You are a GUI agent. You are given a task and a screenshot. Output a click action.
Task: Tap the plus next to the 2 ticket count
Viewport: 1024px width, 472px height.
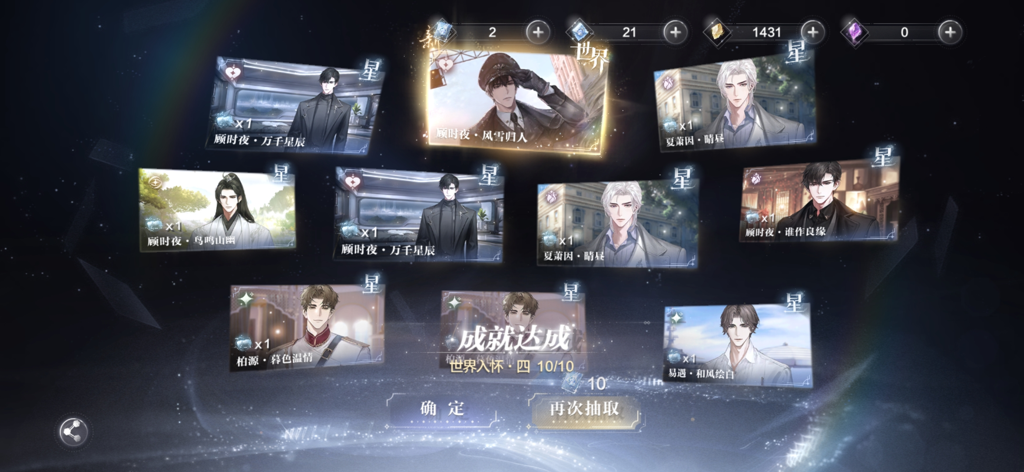click(537, 32)
